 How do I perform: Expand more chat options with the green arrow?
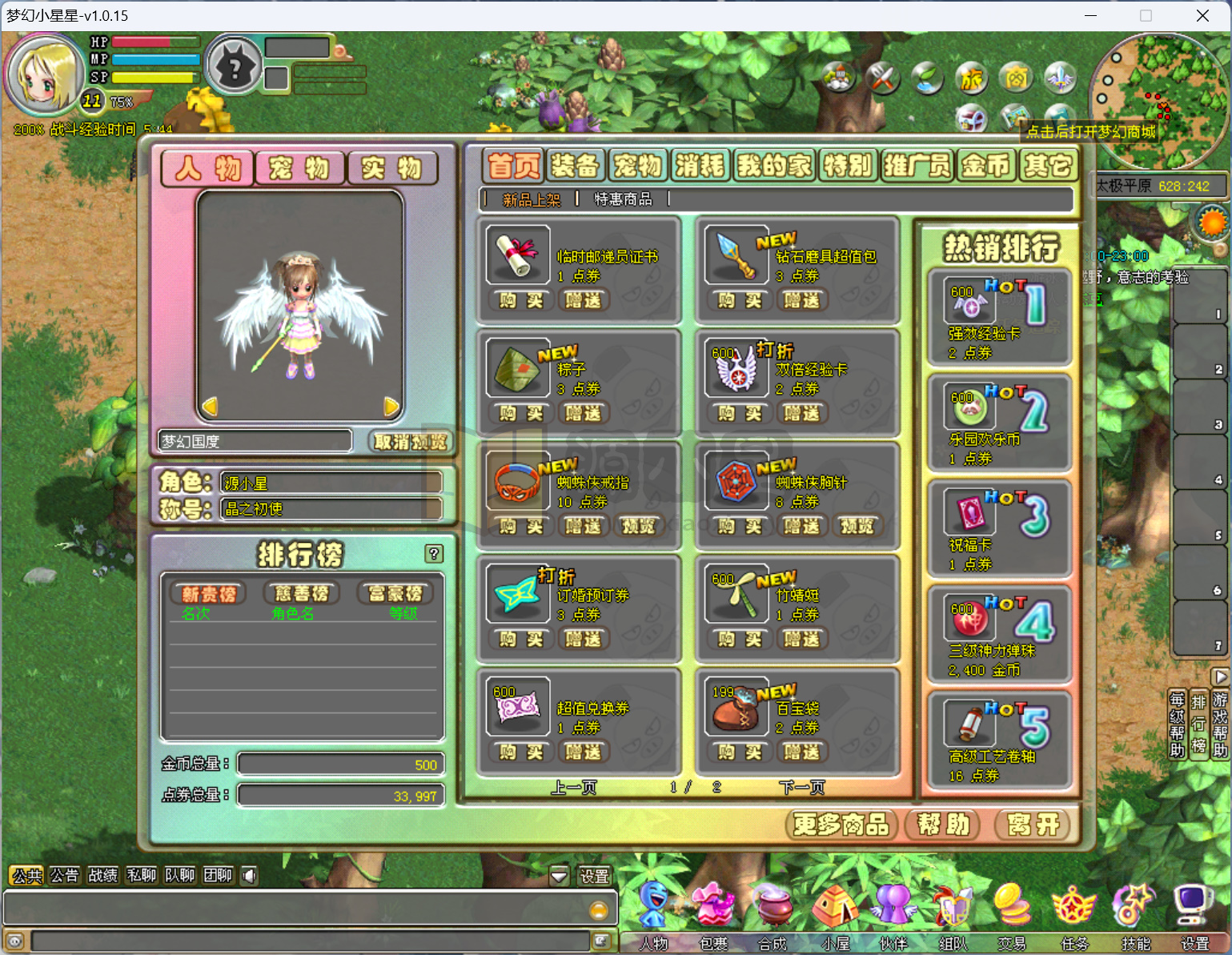click(x=559, y=875)
